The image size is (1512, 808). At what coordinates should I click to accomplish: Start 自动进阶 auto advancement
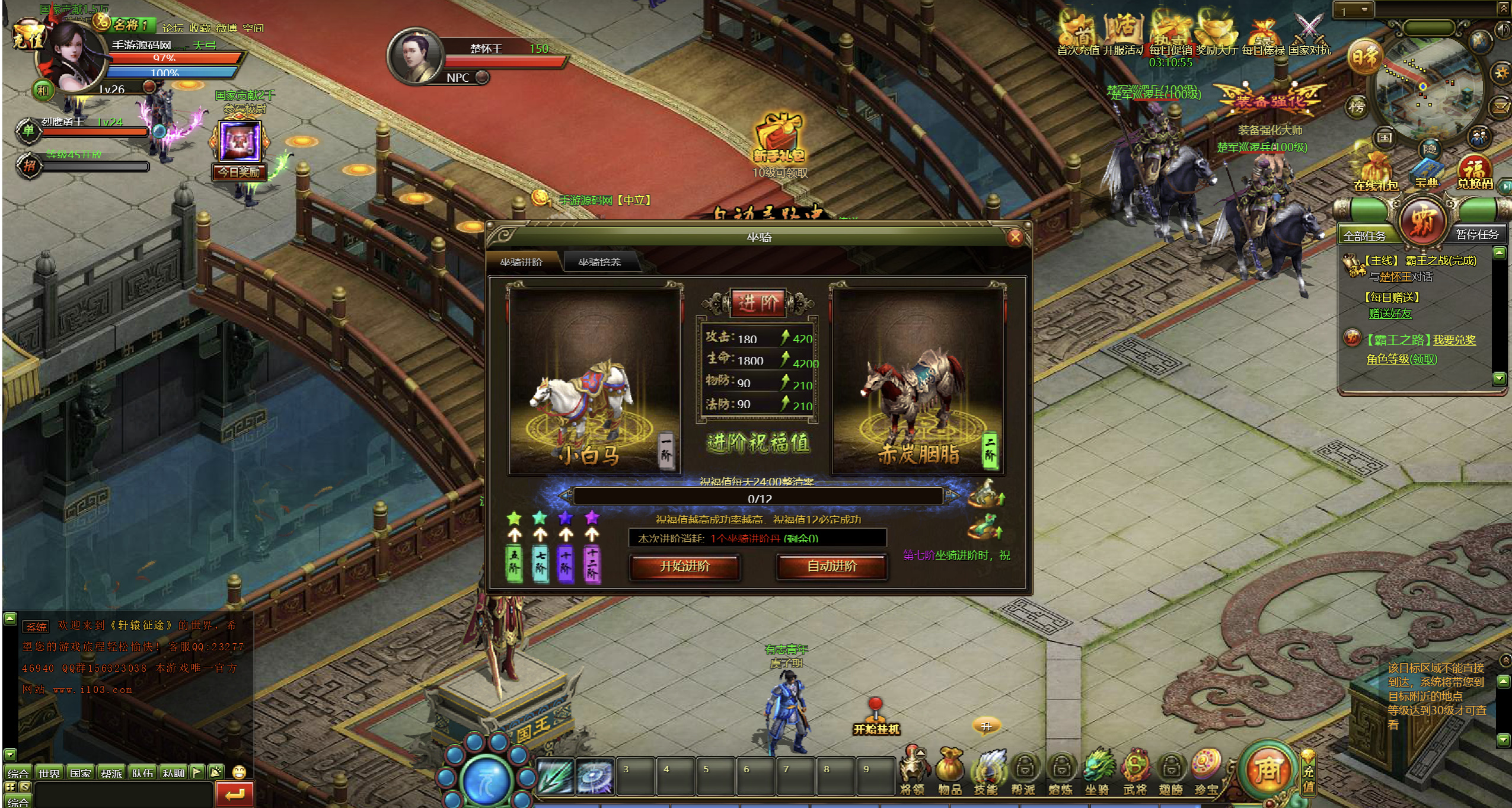[831, 566]
